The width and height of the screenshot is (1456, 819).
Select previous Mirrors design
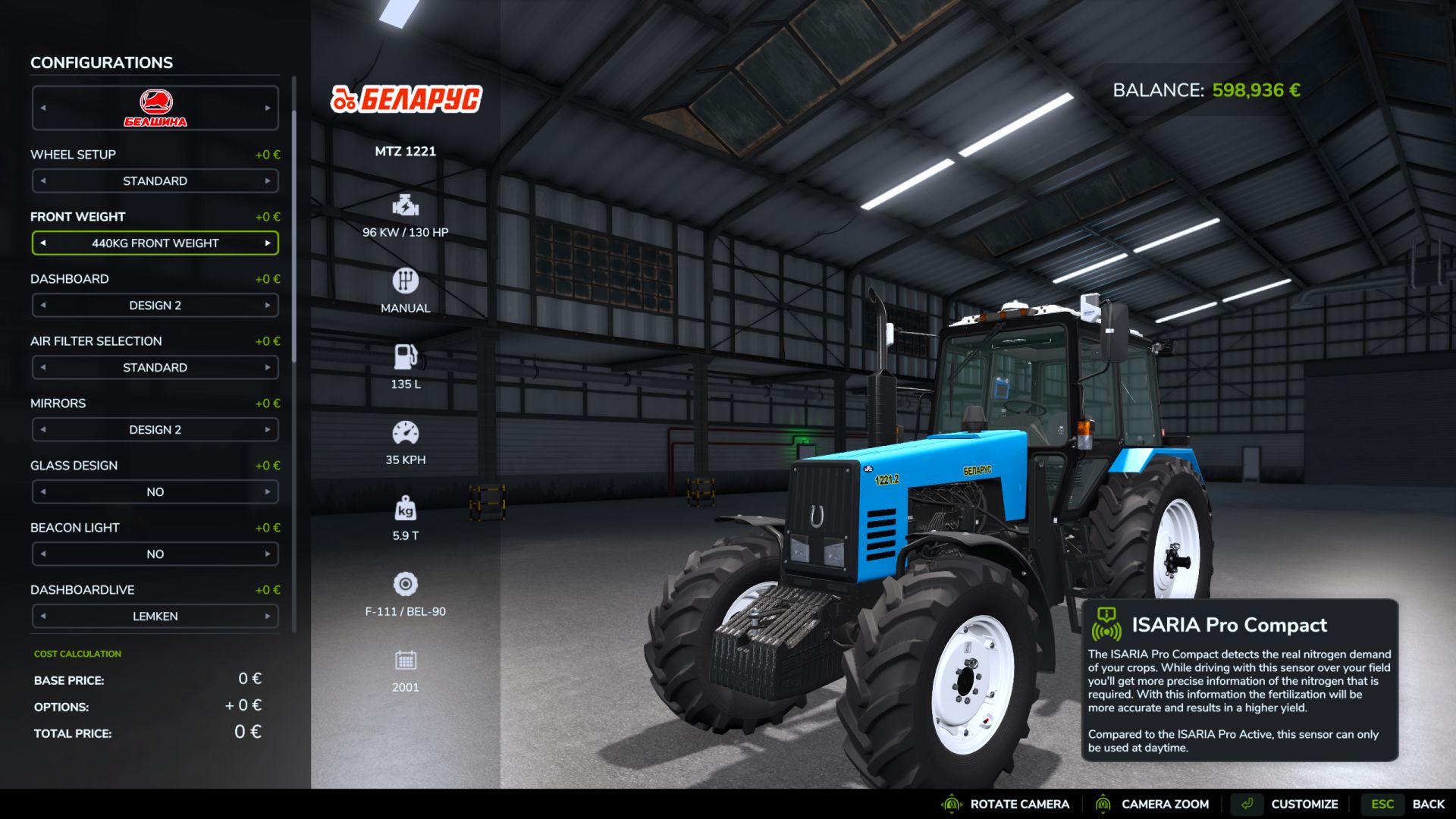click(43, 430)
